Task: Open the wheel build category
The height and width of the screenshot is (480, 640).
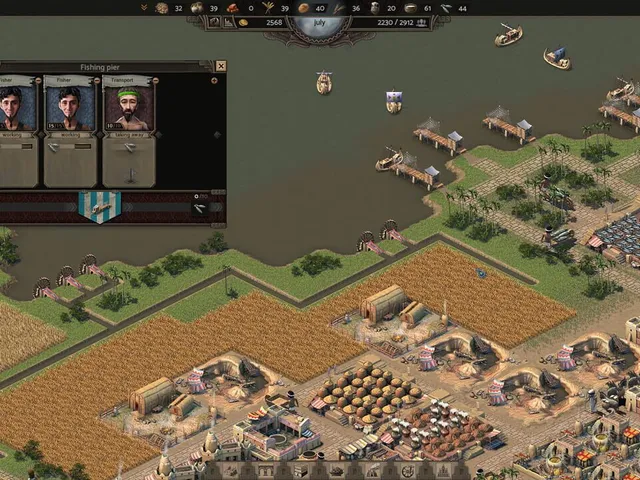Action: pyautogui.click(x=406, y=471)
